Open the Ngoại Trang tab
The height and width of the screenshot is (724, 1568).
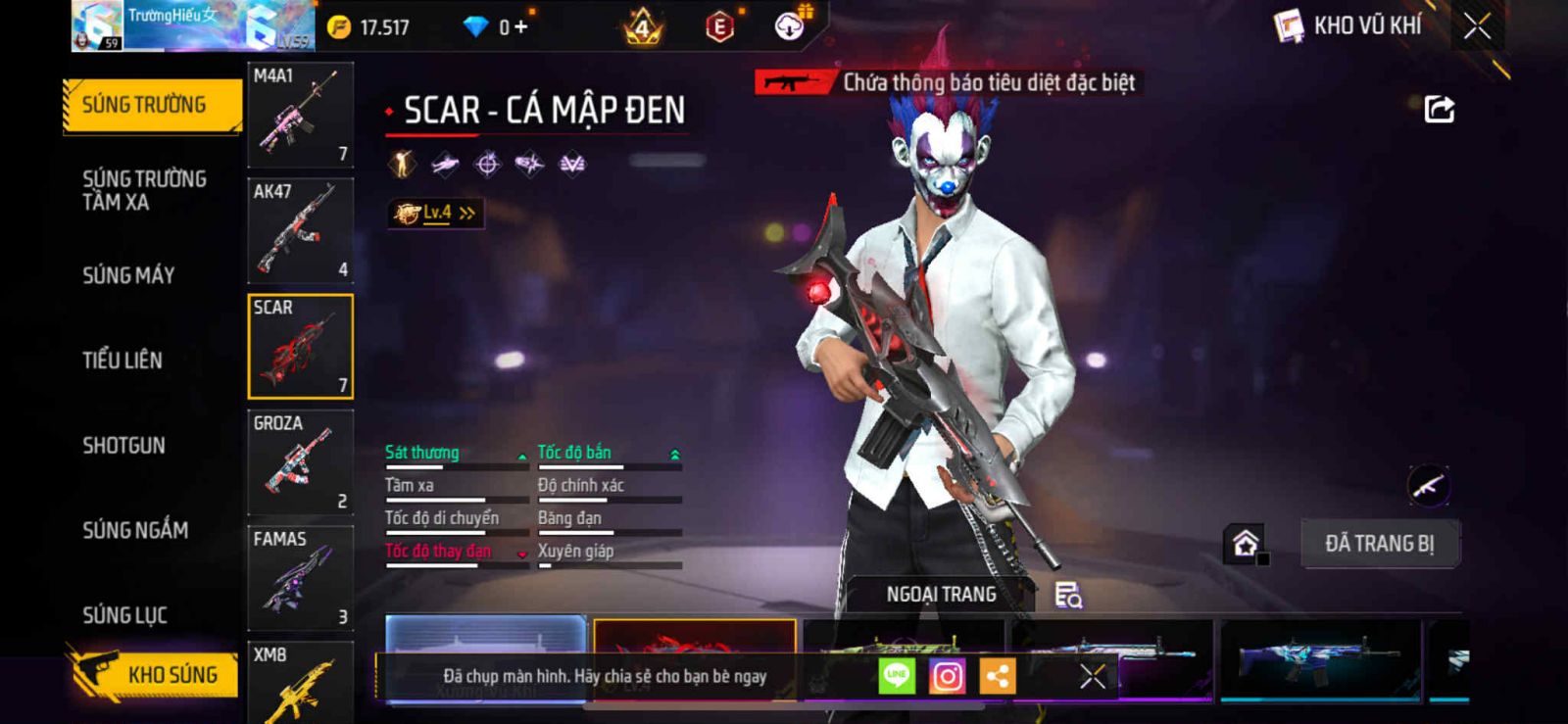click(941, 595)
